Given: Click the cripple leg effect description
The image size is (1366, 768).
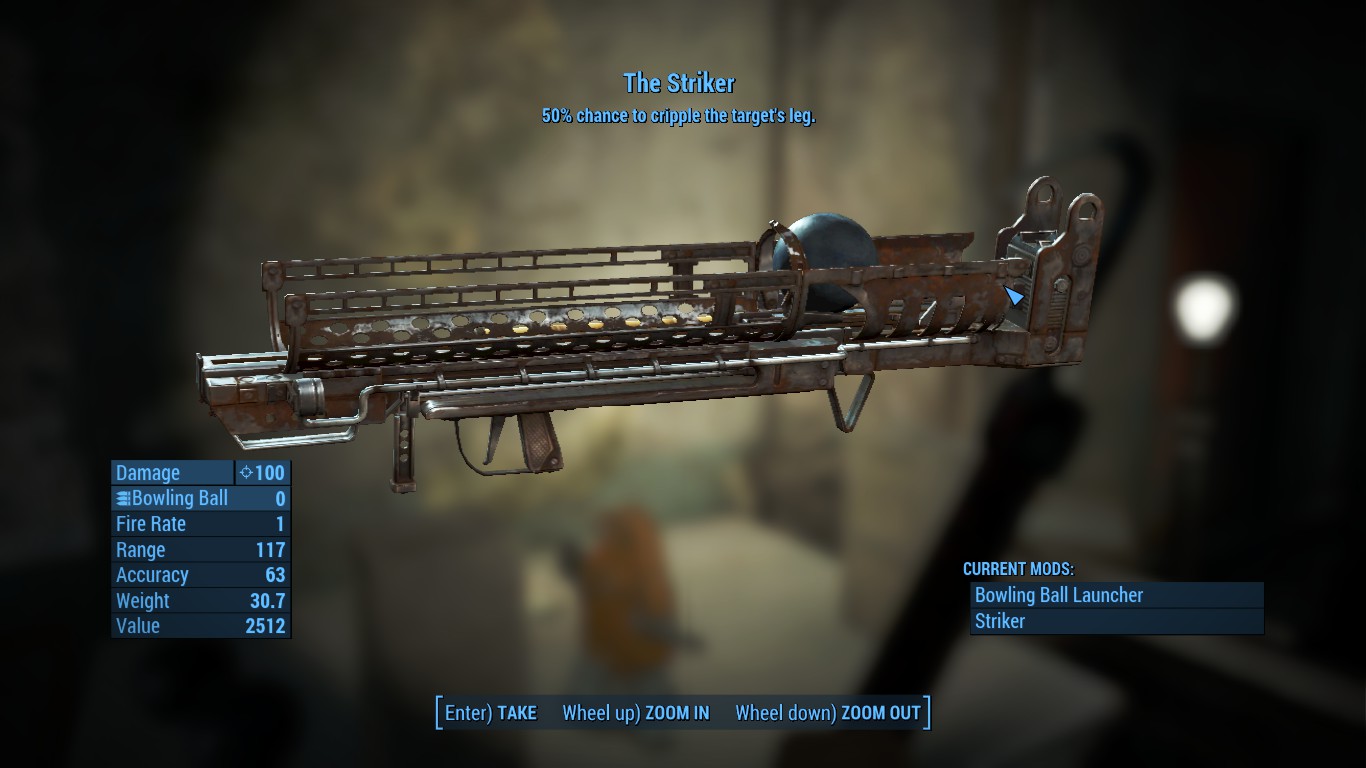Looking at the screenshot, I should [681, 116].
